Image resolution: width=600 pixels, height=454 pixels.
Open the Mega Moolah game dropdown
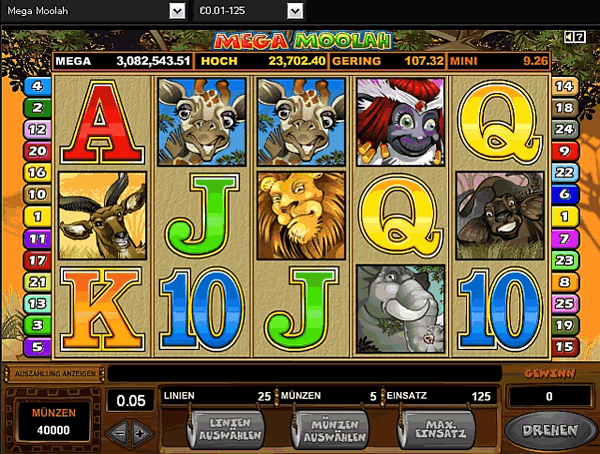(177, 10)
